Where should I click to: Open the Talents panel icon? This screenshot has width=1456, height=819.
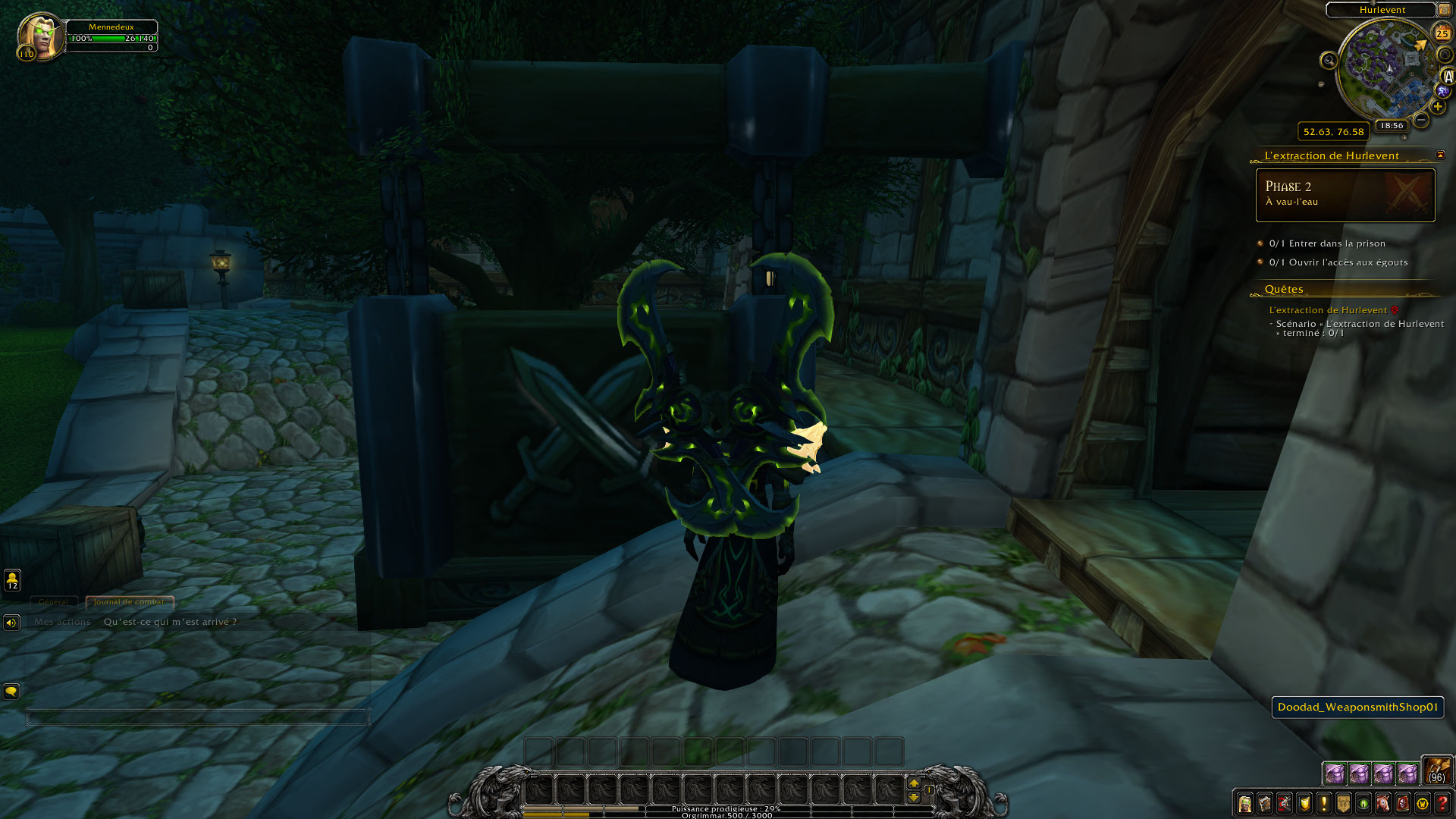point(1285,803)
